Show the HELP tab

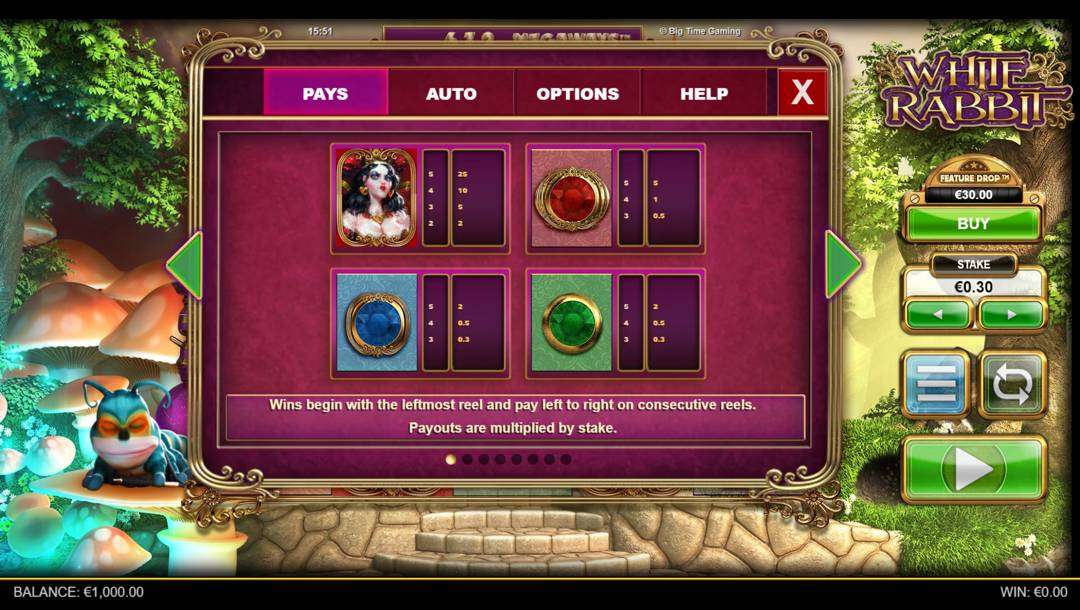[x=704, y=93]
